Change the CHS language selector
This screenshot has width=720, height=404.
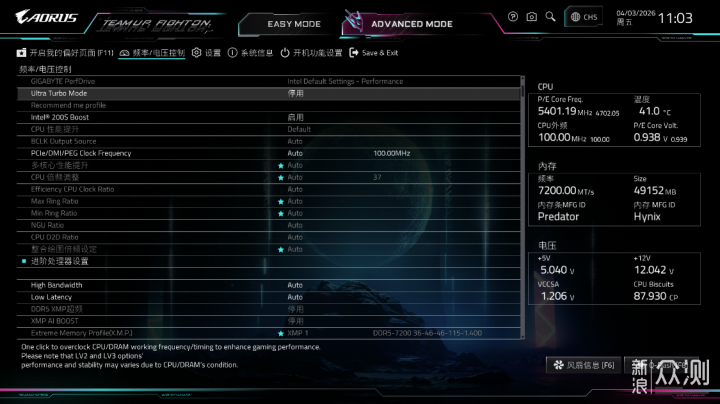click(583, 17)
